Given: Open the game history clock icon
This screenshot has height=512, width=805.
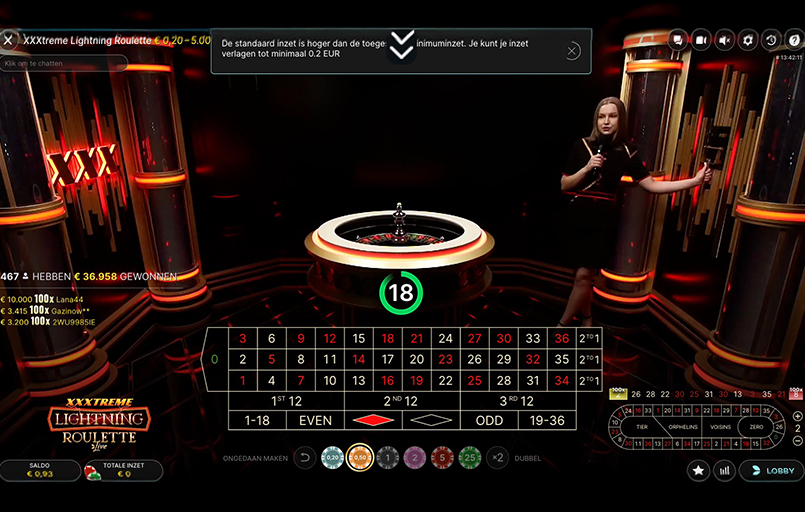Looking at the screenshot, I should pos(768,40).
